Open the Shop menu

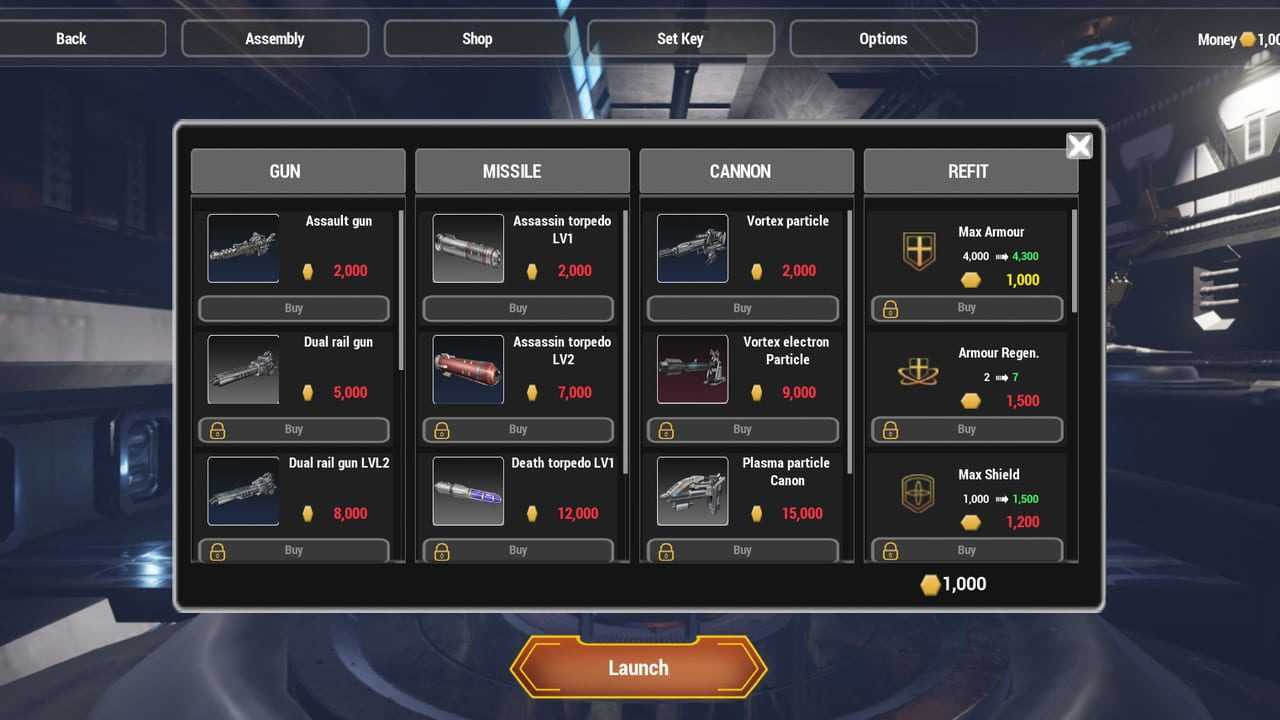point(477,39)
